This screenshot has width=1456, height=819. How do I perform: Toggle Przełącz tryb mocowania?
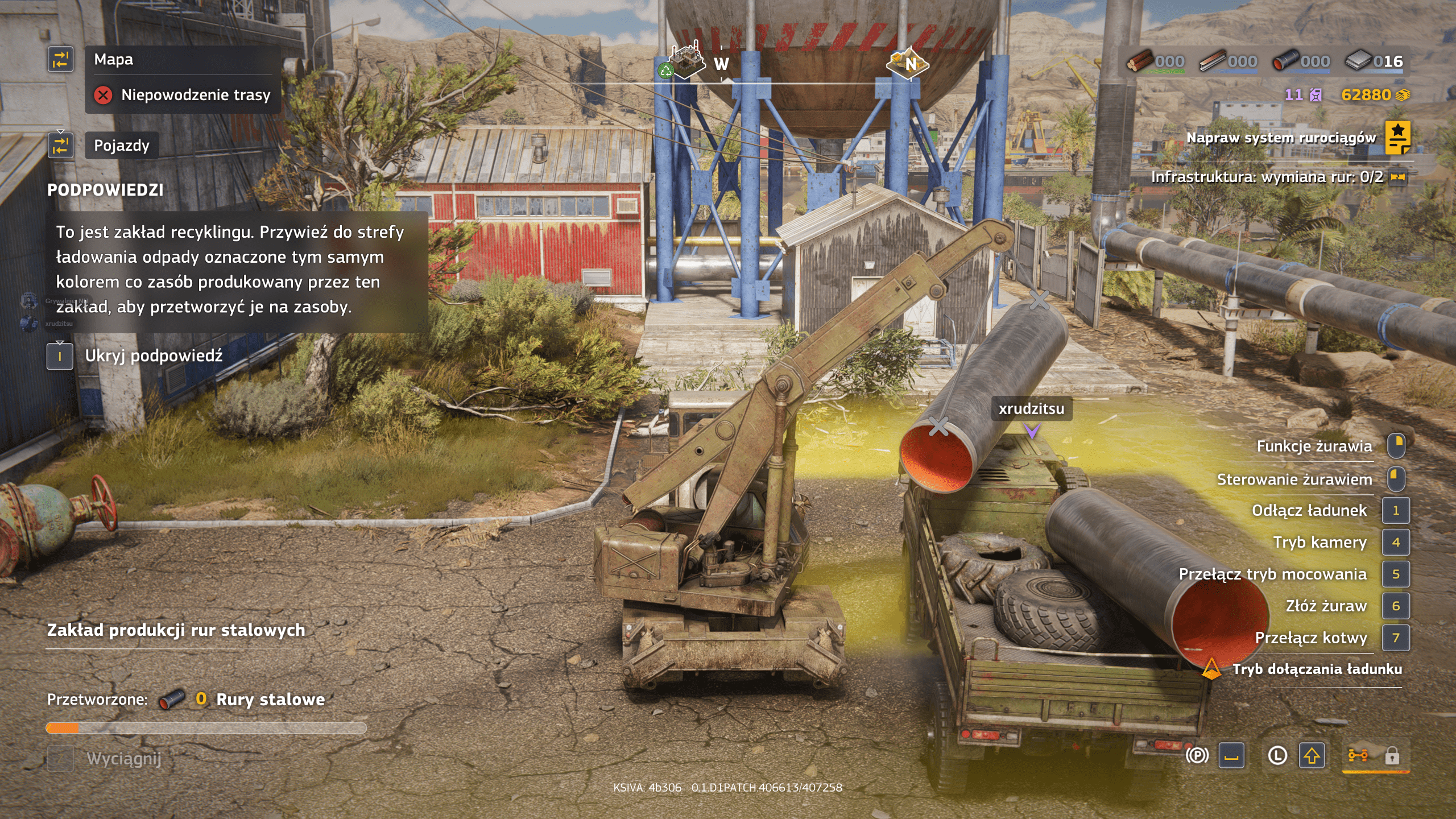pyautogui.click(x=1272, y=574)
